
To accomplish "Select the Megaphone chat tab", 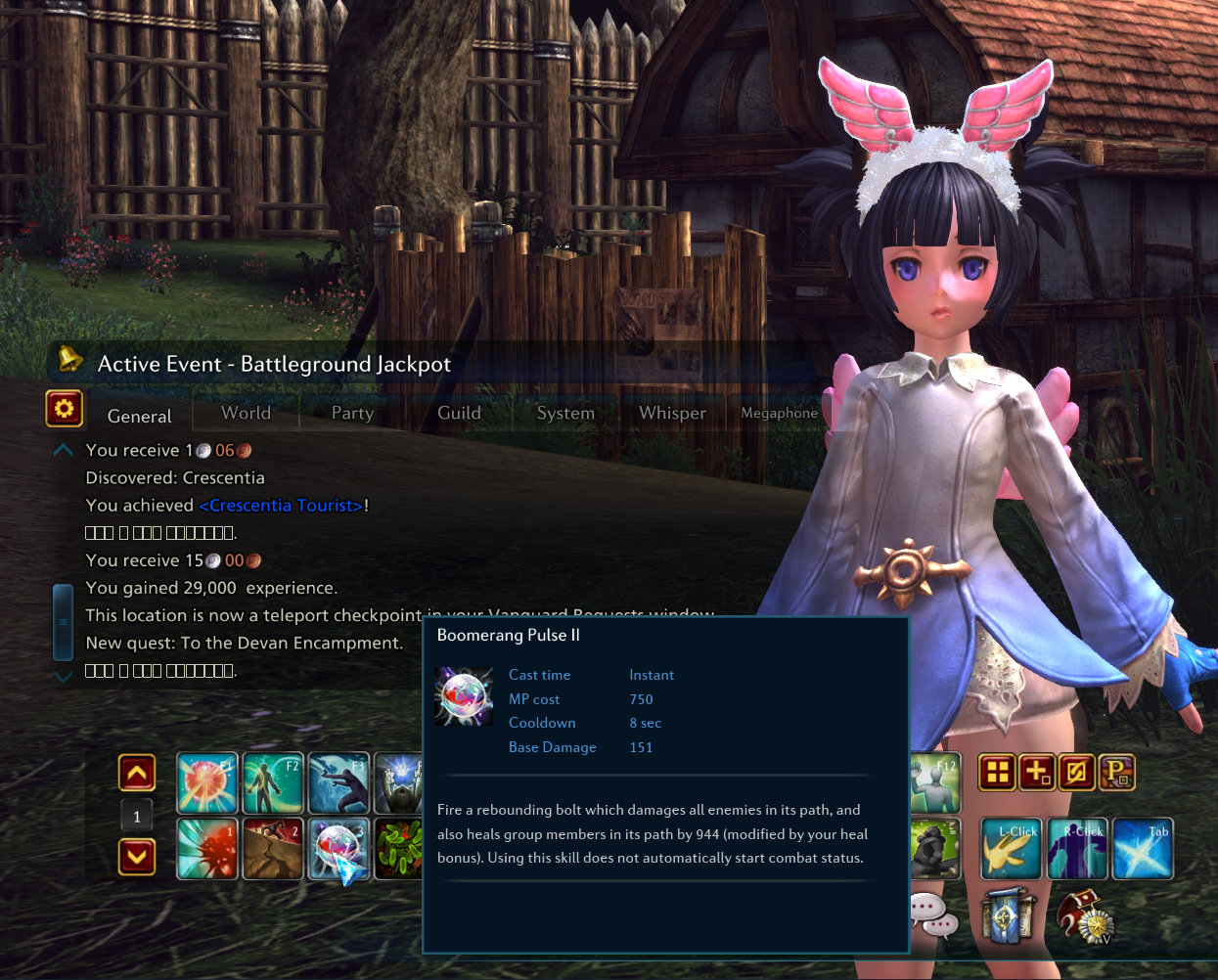I will click(x=779, y=413).
